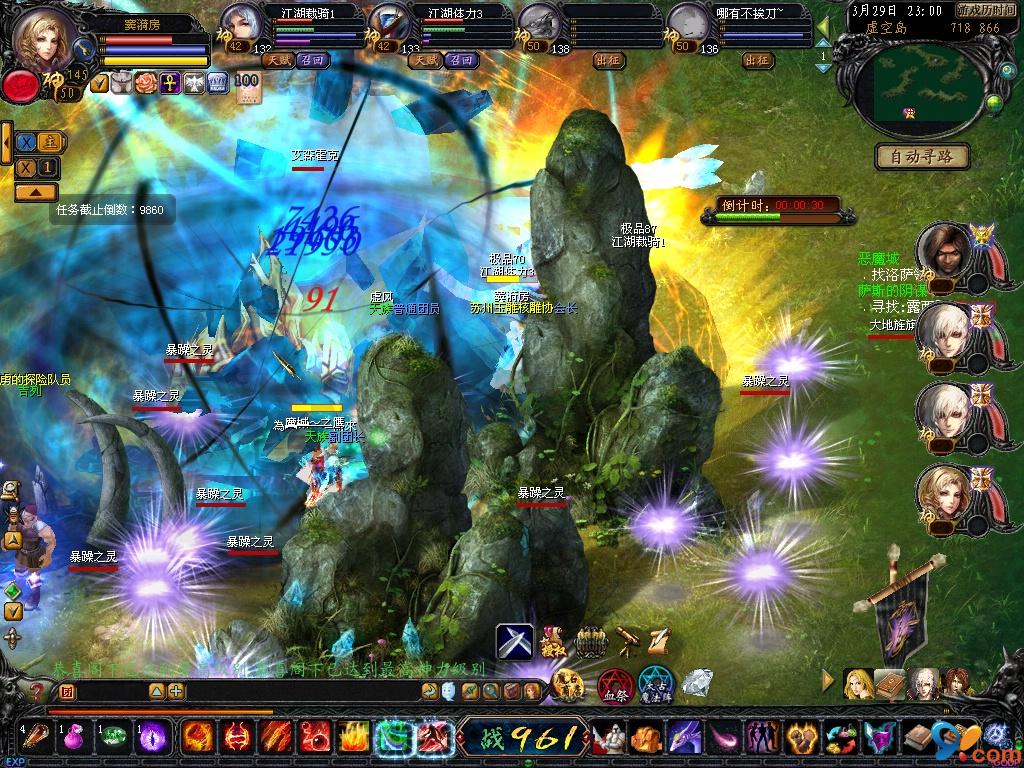Select the orange rose buff icon
Image resolution: width=1024 pixels, height=768 pixels.
coord(145,83)
